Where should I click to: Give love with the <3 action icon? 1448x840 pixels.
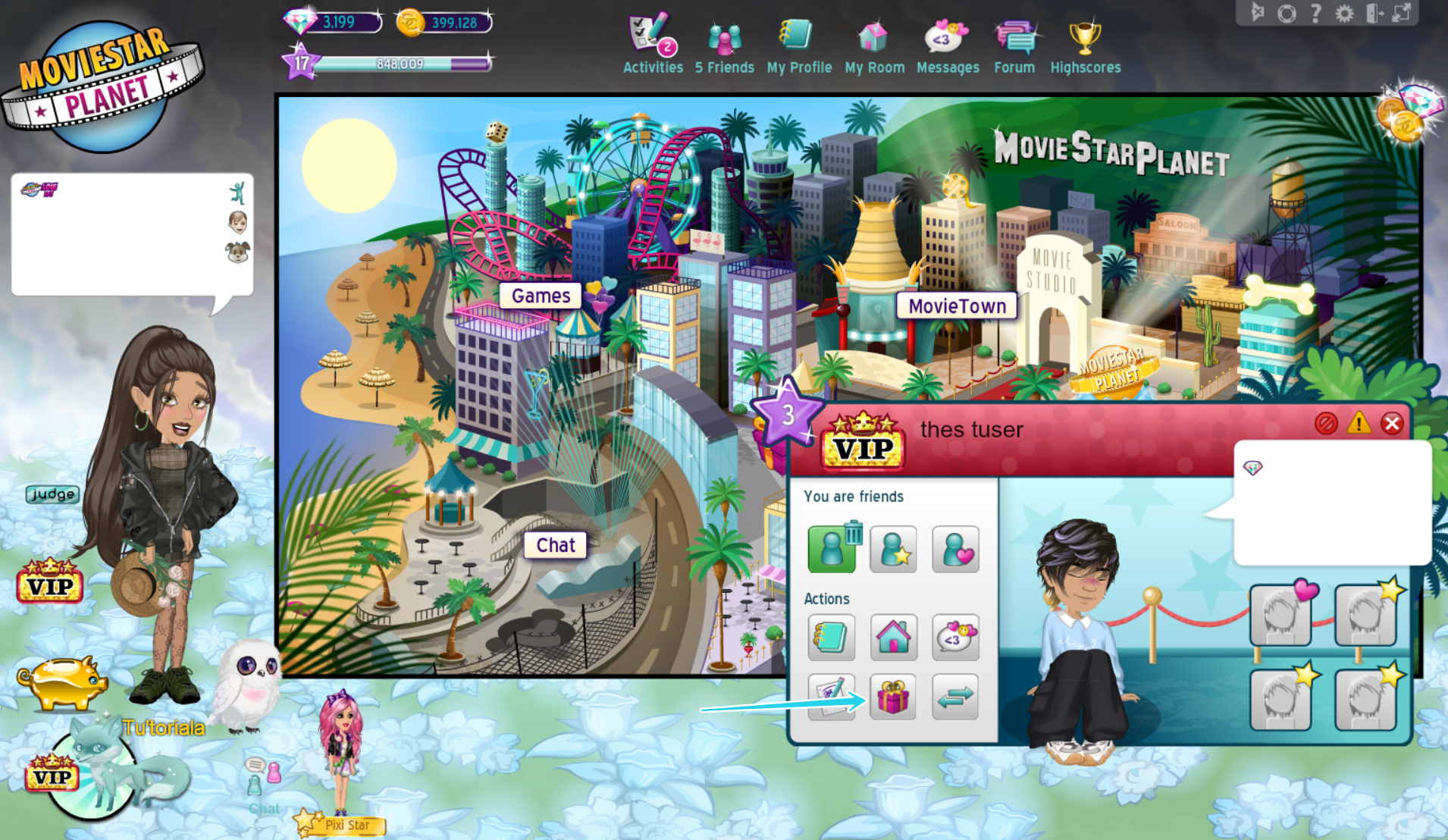point(954,638)
